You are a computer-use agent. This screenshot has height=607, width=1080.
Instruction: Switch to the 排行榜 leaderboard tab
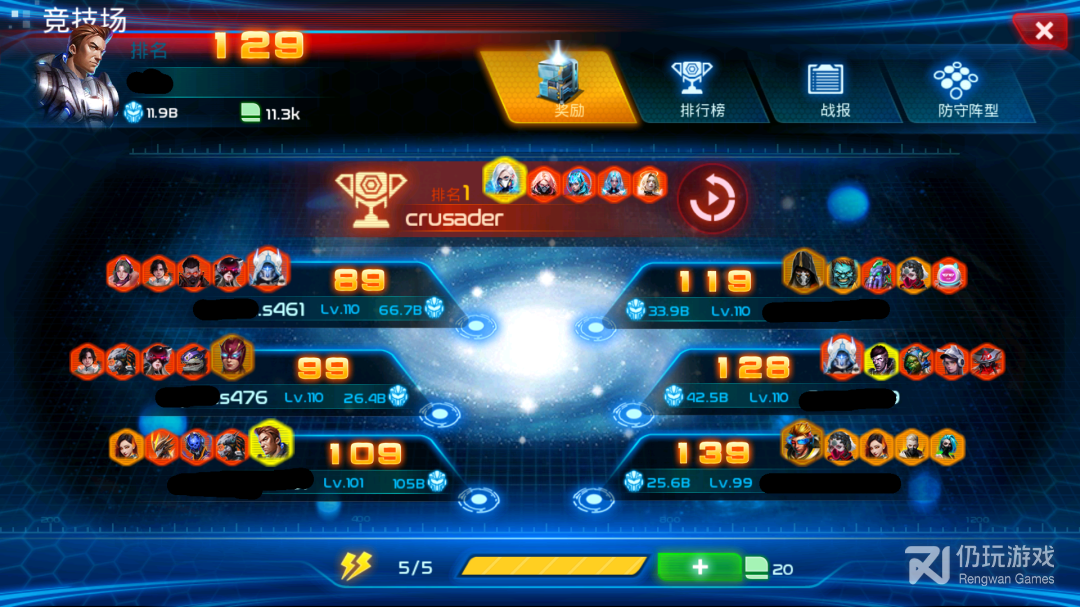click(701, 88)
